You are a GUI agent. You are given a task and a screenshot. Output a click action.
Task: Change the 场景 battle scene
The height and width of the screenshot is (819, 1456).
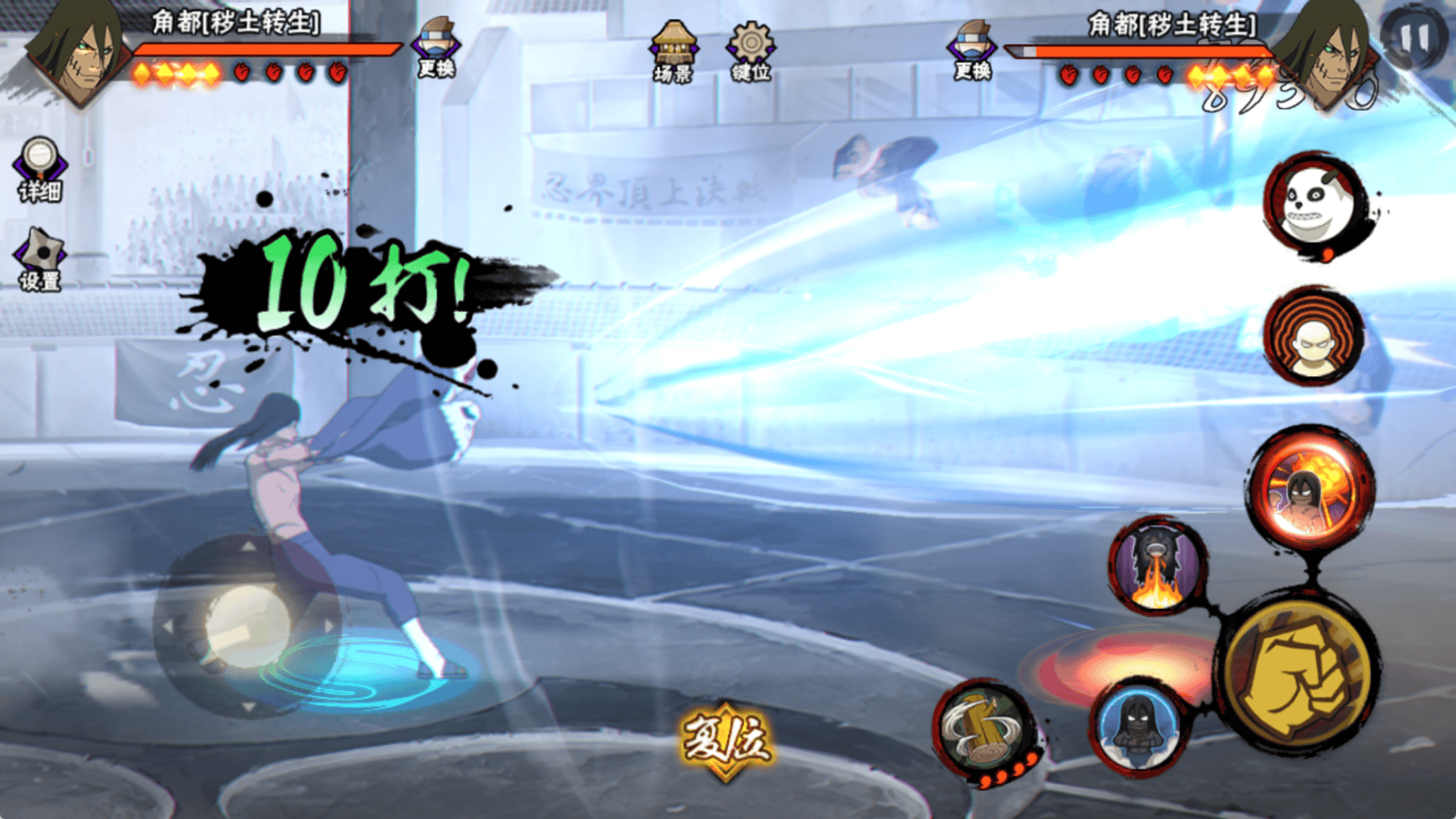click(x=673, y=50)
